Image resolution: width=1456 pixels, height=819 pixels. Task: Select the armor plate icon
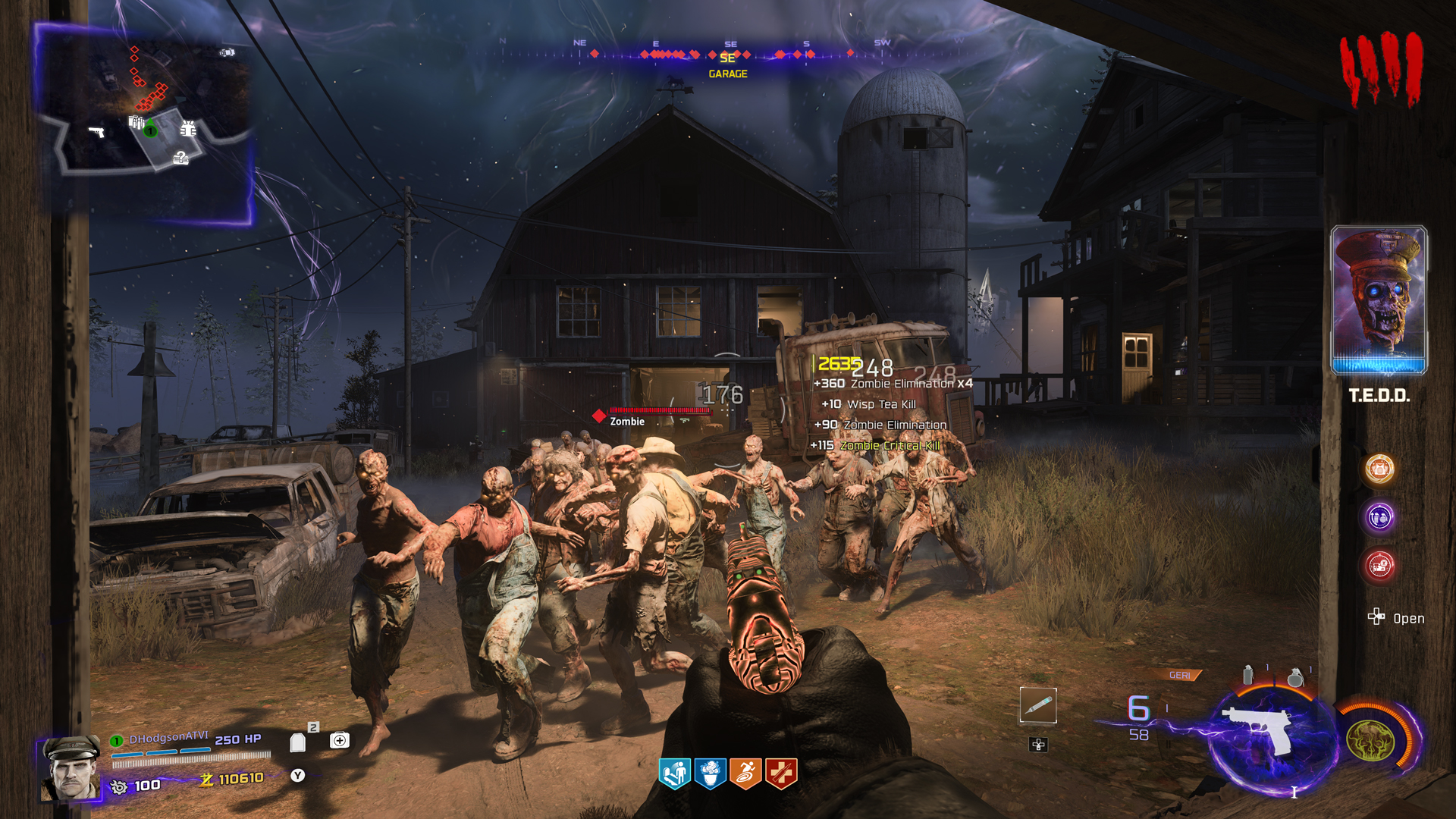point(298,742)
